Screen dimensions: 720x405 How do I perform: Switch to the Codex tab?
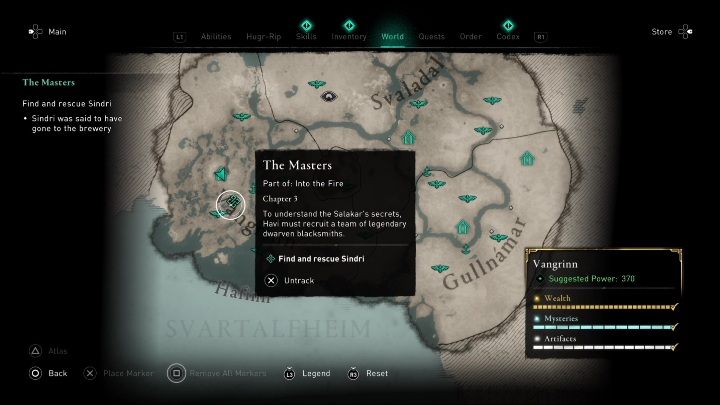click(x=508, y=36)
